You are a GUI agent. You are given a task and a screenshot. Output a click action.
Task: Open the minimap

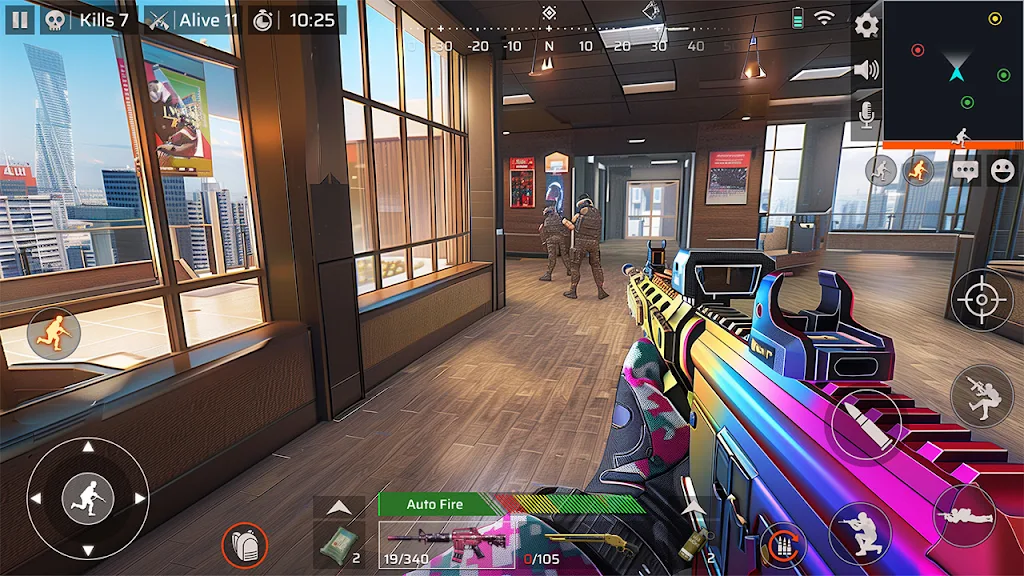(953, 70)
